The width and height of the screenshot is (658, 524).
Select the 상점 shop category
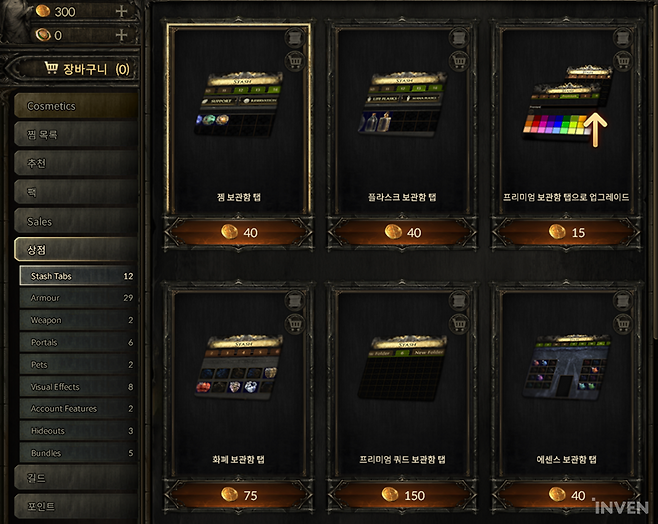tap(76, 250)
